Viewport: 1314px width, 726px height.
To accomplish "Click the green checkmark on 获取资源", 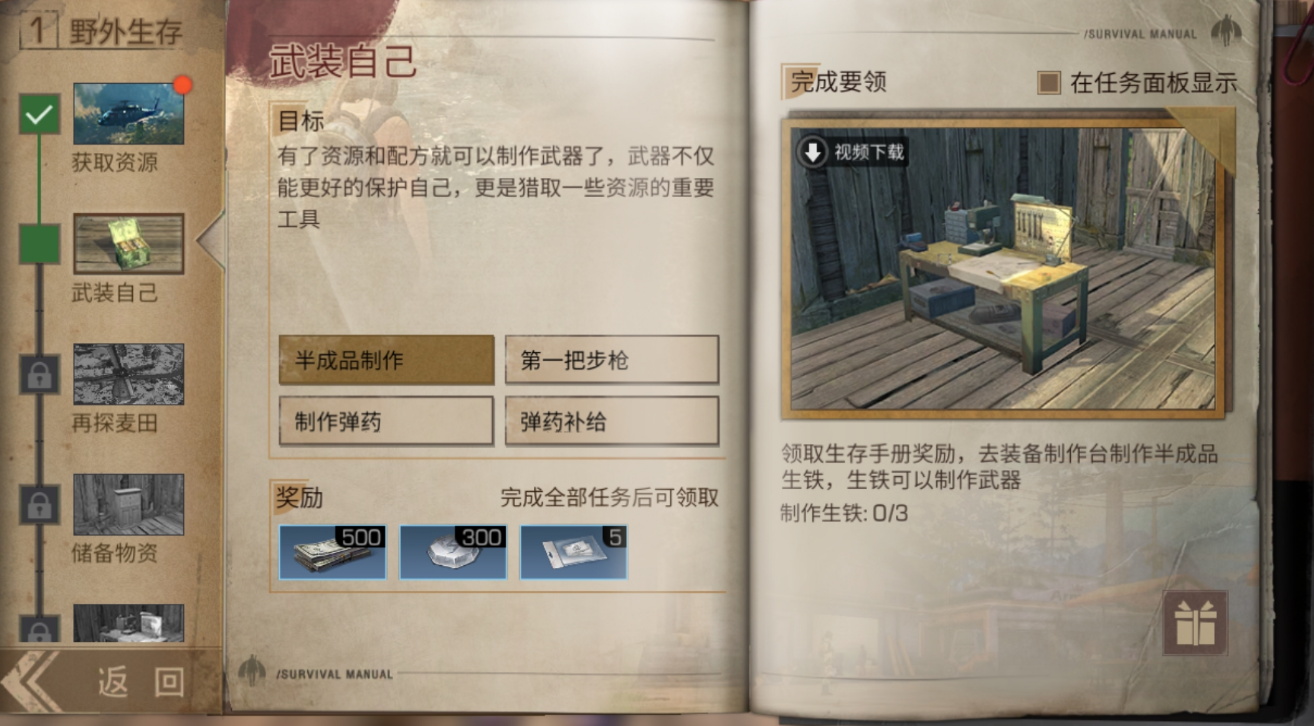I will (x=39, y=113).
